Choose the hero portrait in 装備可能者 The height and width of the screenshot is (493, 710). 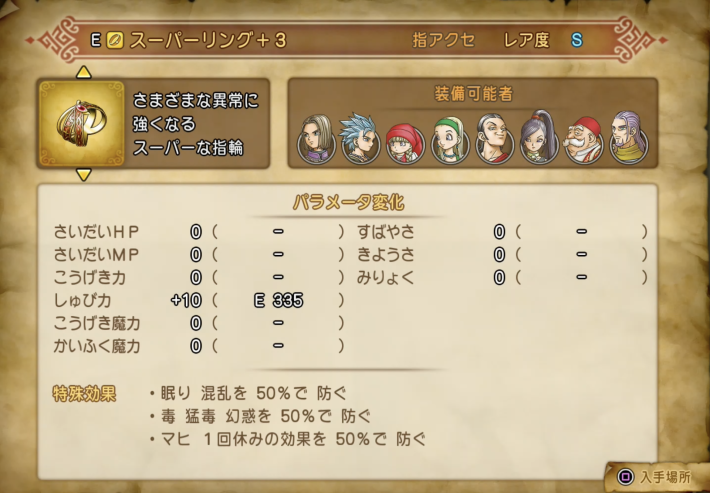coord(317,141)
